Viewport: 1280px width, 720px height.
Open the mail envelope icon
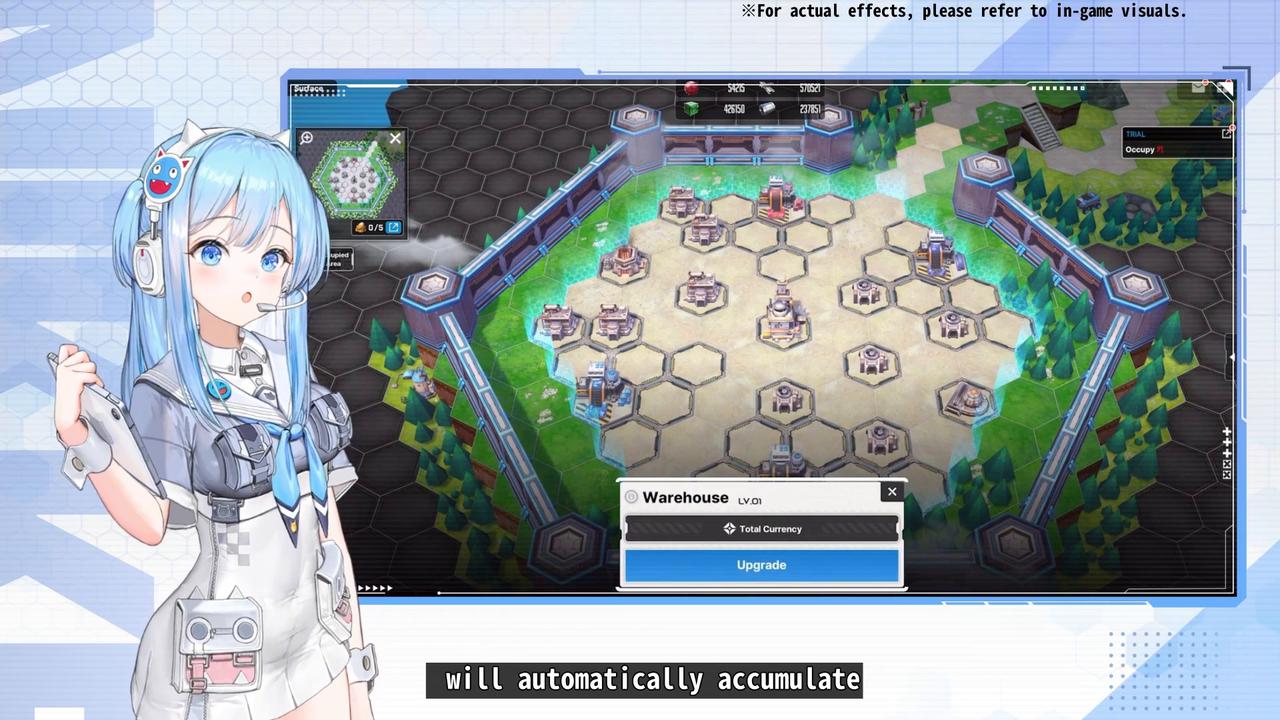point(1198,88)
